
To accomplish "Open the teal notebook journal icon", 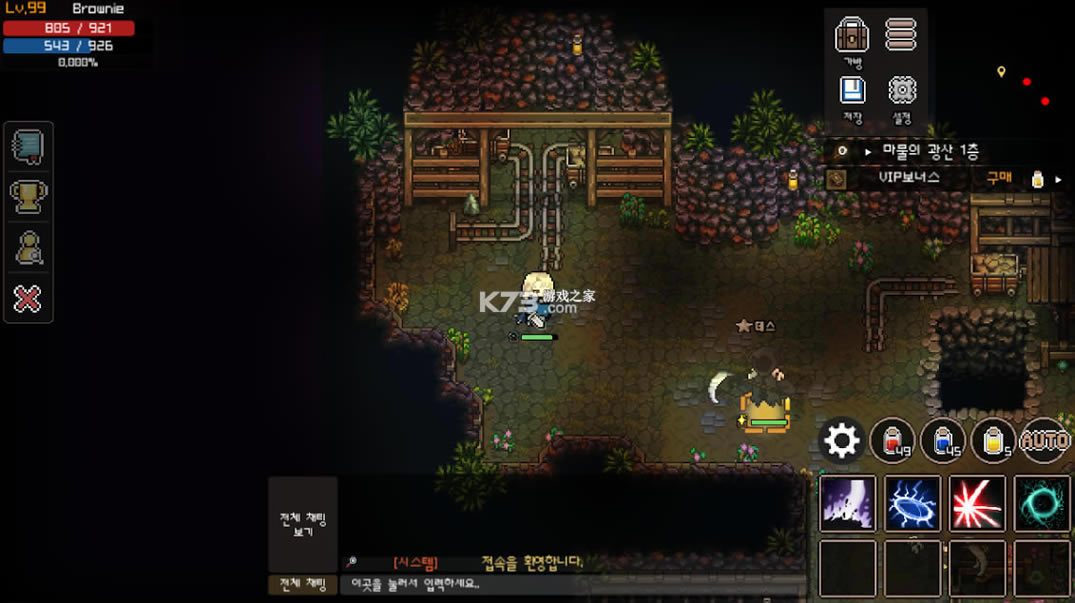I will [x=28, y=147].
